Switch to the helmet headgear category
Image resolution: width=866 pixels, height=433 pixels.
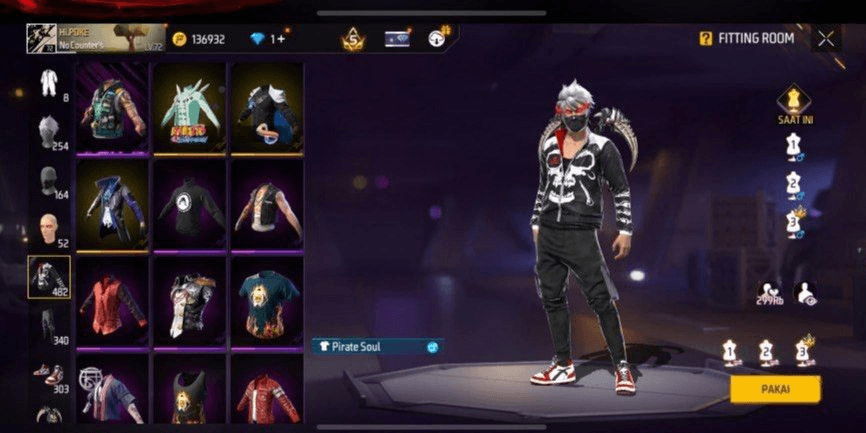(48, 131)
